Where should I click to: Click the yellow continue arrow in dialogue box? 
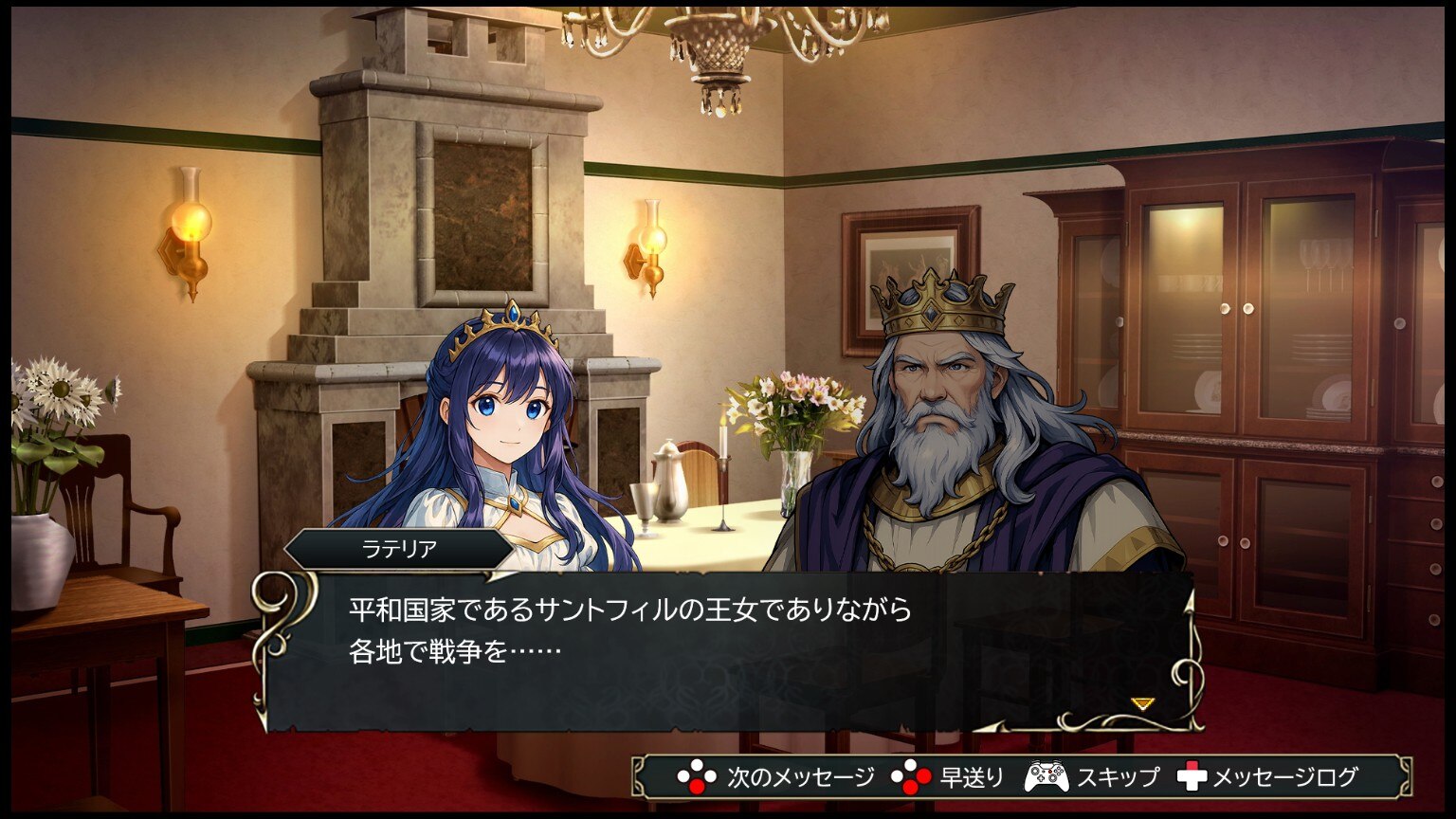[x=1142, y=703]
